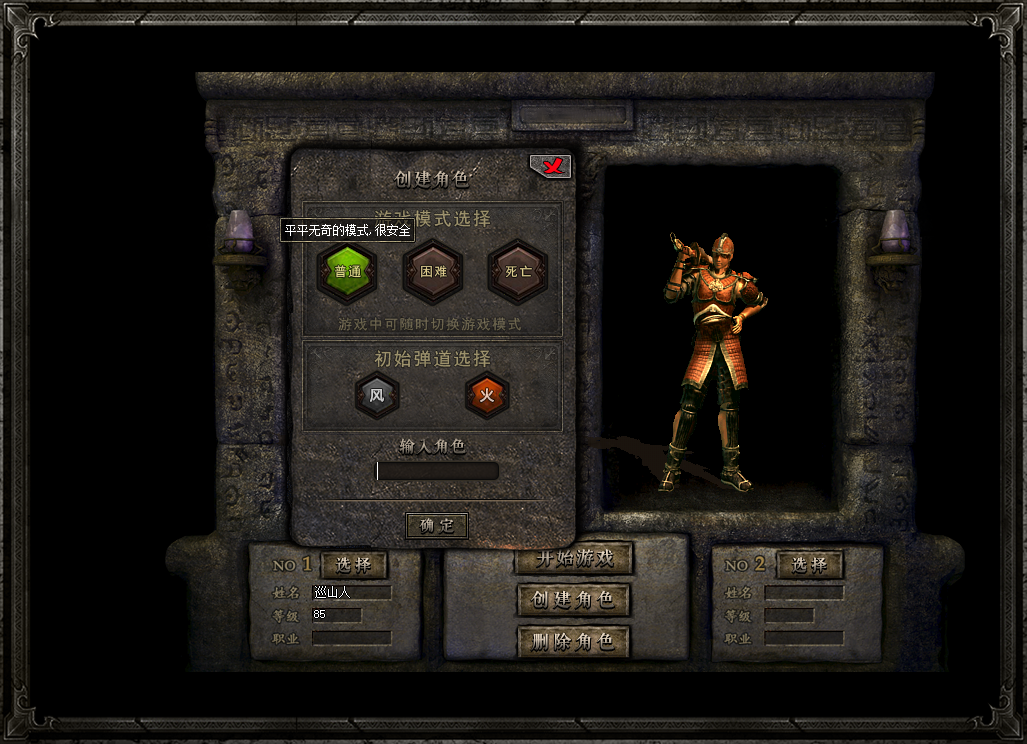Select the 风 wind initial trajectory

point(377,396)
